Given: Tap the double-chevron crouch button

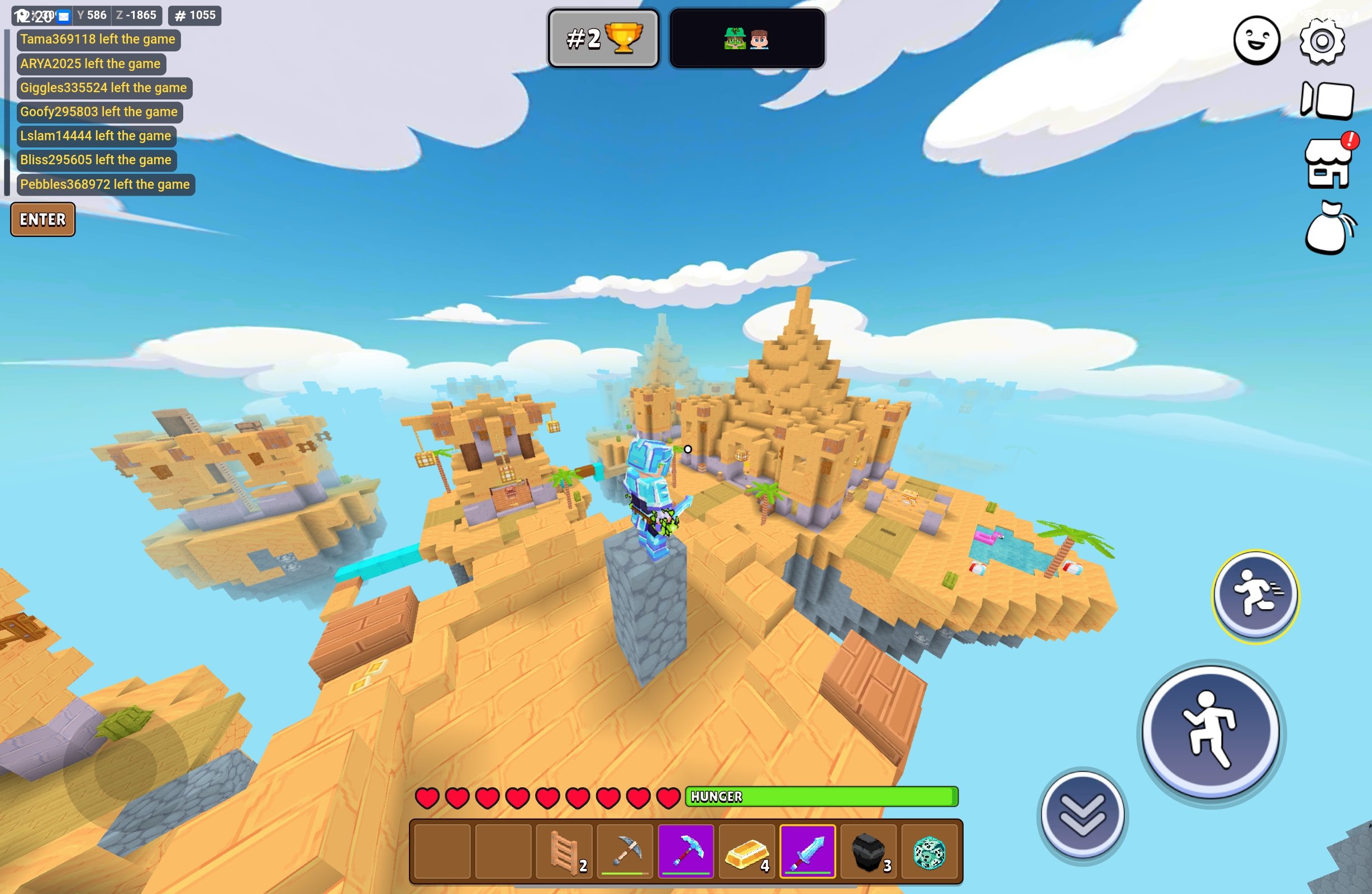Looking at the screenshot, I should coord(1082,815).
